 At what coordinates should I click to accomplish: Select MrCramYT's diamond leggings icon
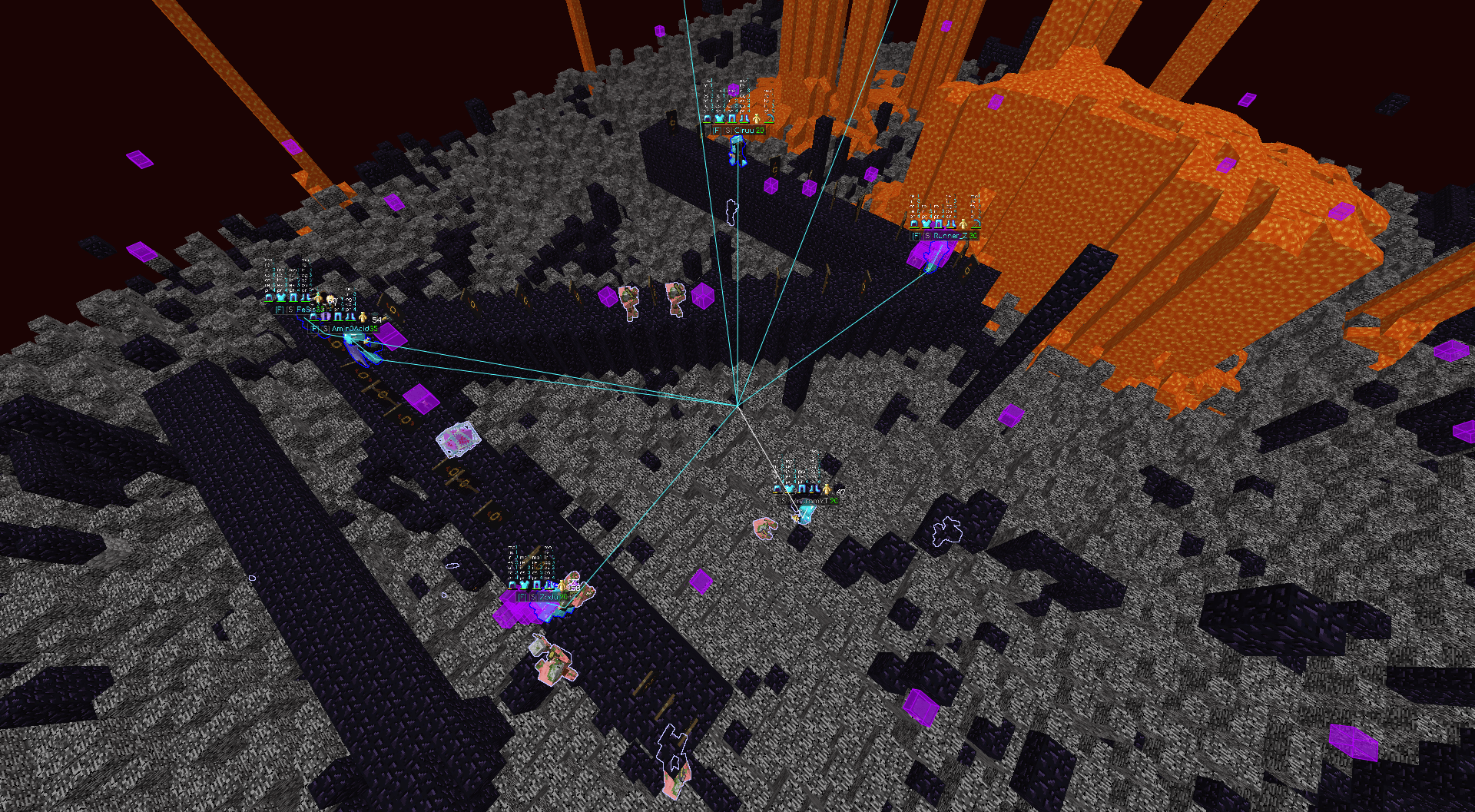tap(801, 489)
